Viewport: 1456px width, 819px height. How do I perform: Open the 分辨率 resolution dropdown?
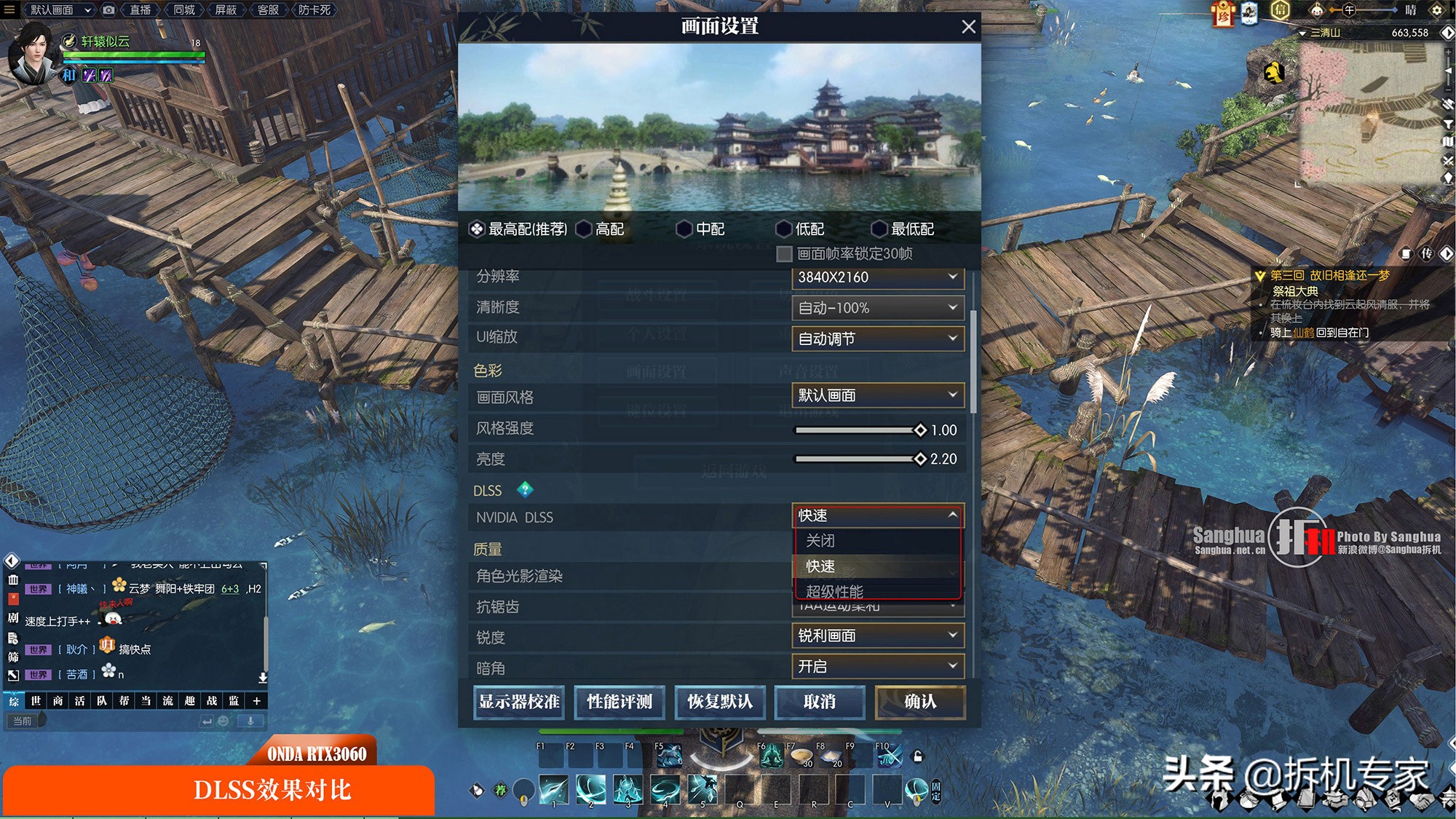pyautogui.click(x=877, y=277)
